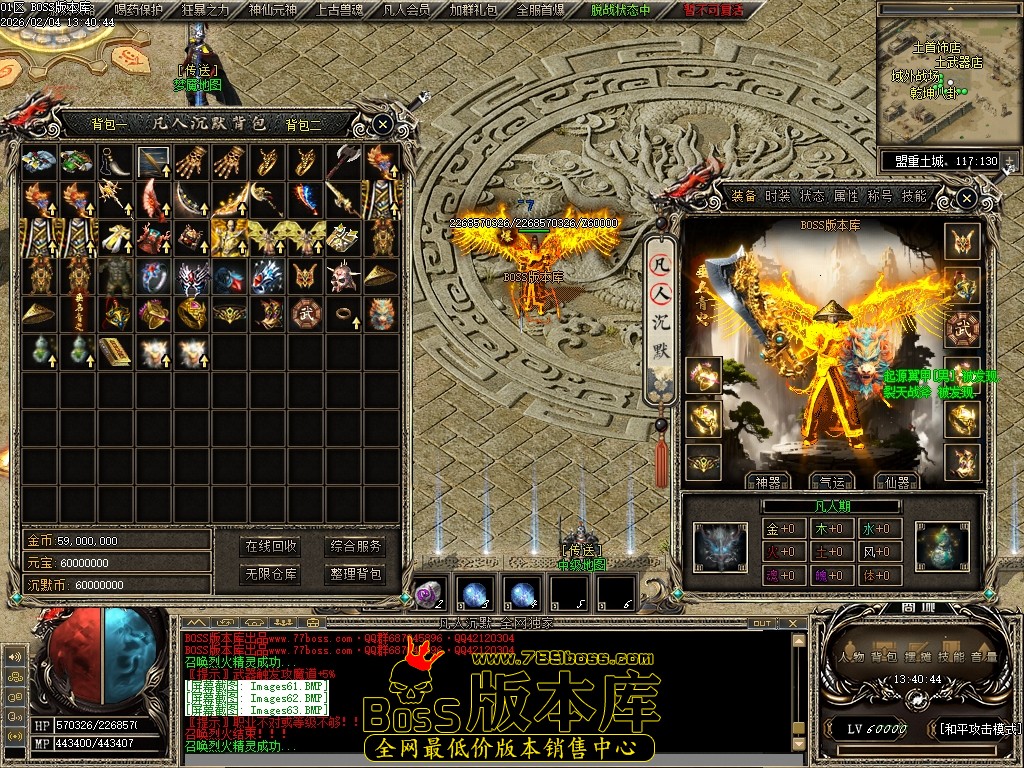
Task: Toggle the 和平攻击模式 attack mode label
Action: [975, 729]
